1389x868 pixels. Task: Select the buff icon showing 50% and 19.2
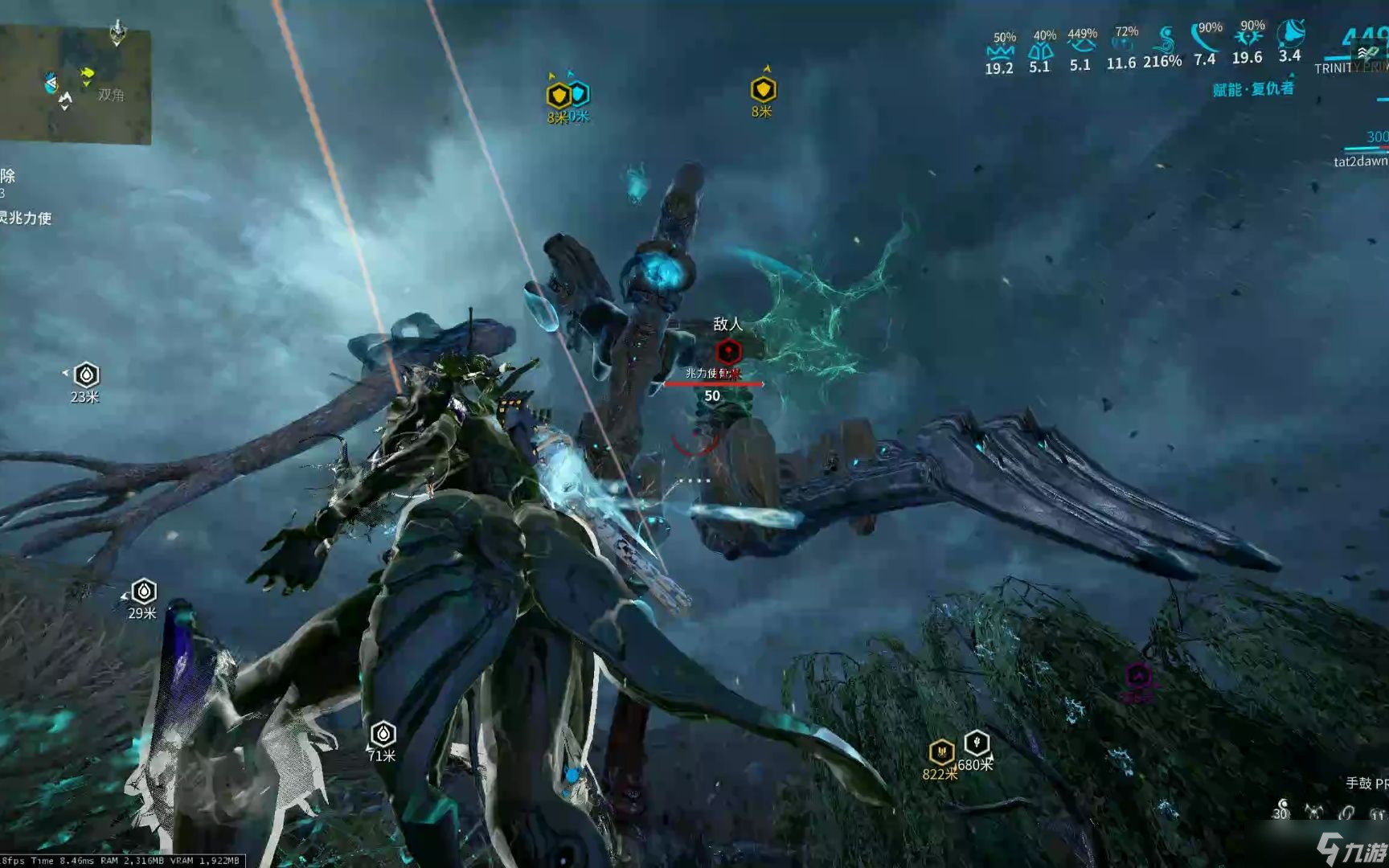(x=1000, y=51)
